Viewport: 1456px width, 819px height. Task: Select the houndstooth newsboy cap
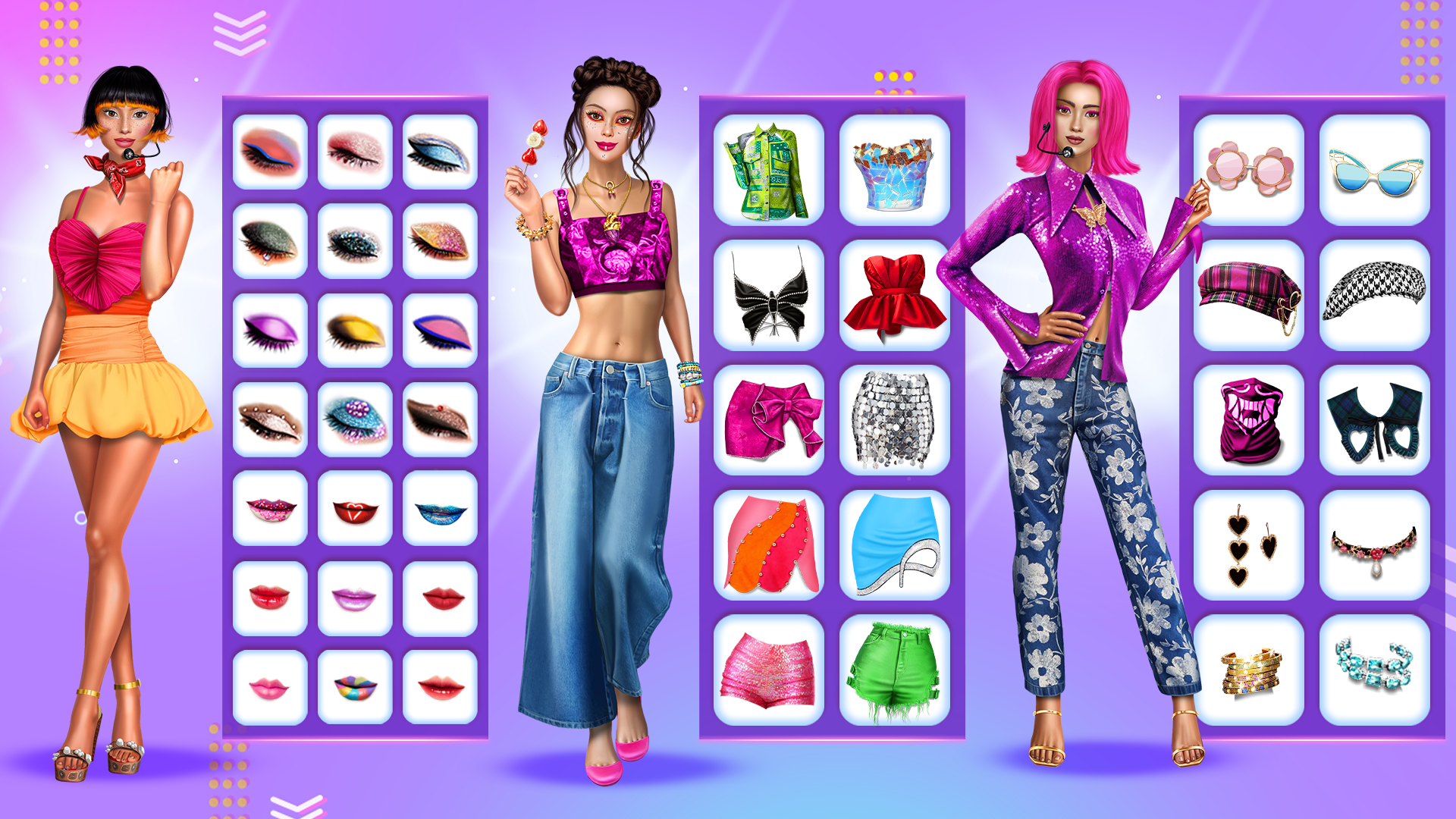[x=1375, y=292]
